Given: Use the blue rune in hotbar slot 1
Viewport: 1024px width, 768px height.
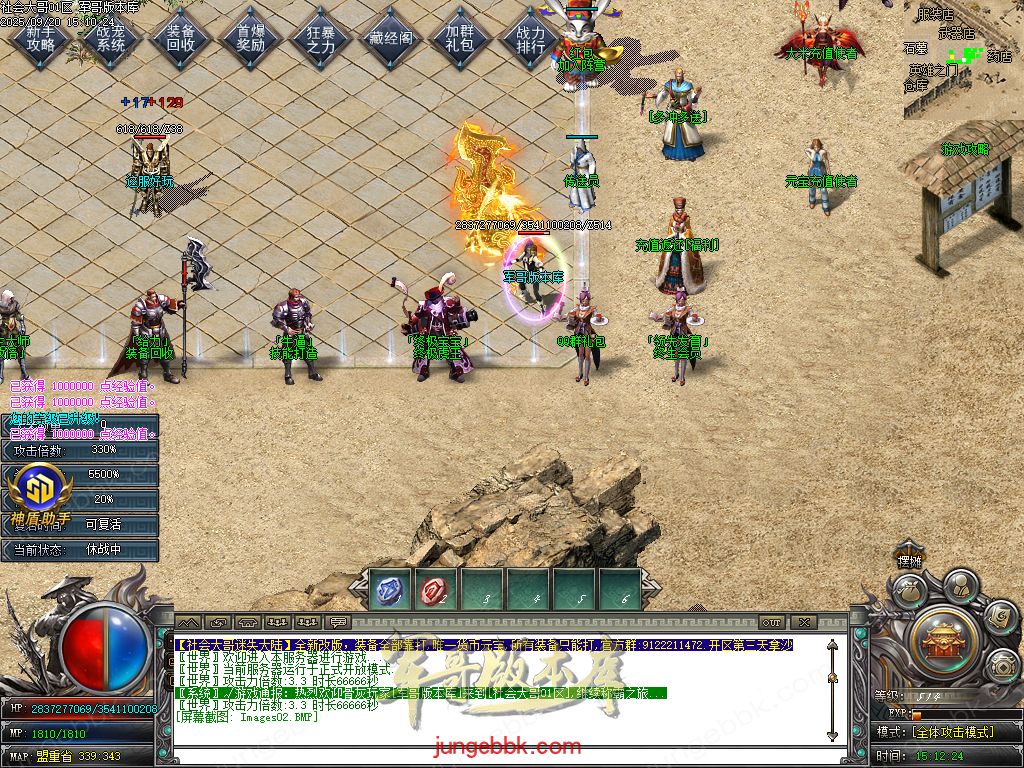Looking at the screenshot, I should (389, 590).
